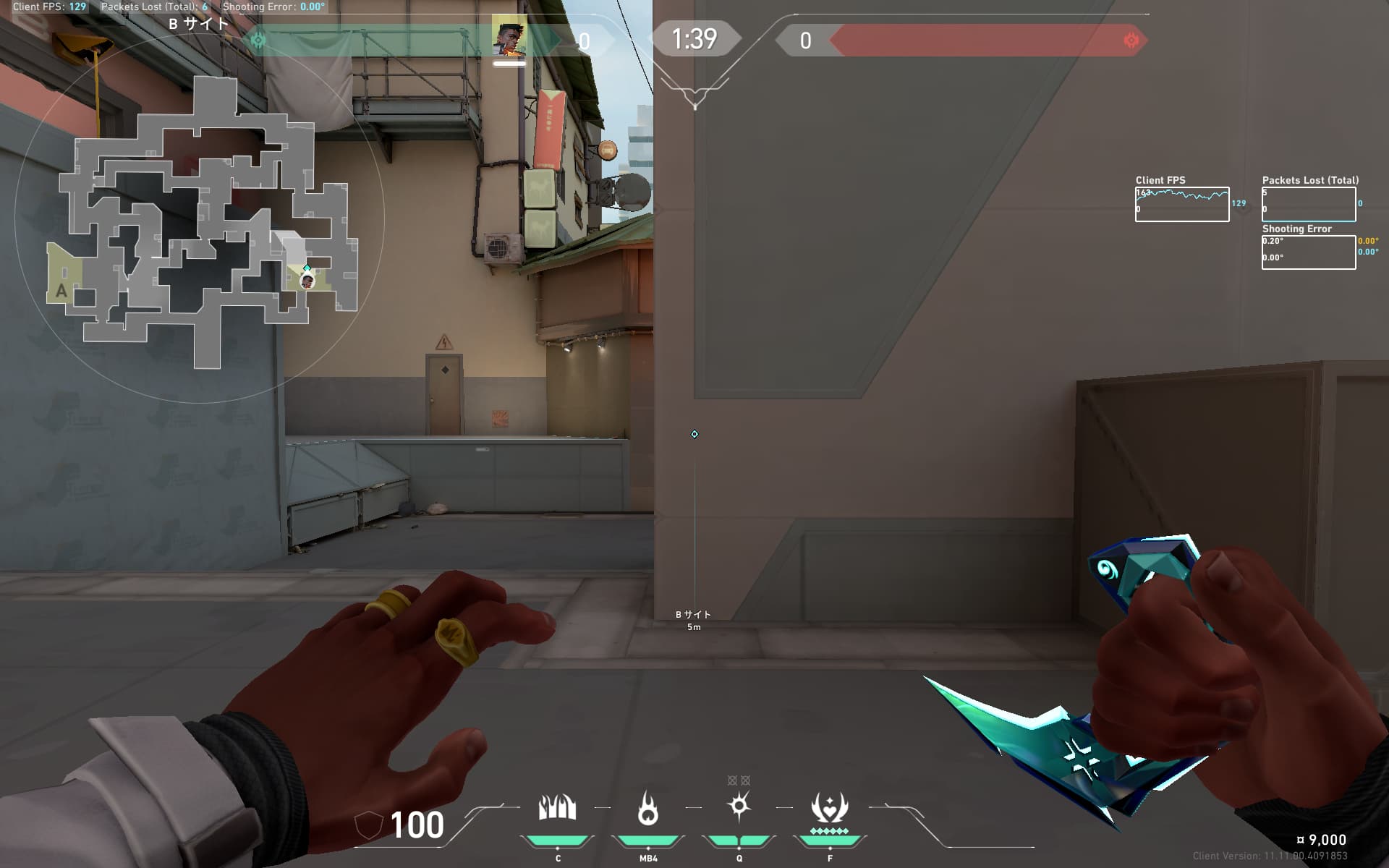Click the A site marker on minimap
The image size is (1389, 868).
pyautogui.click(x=61, y=291)
